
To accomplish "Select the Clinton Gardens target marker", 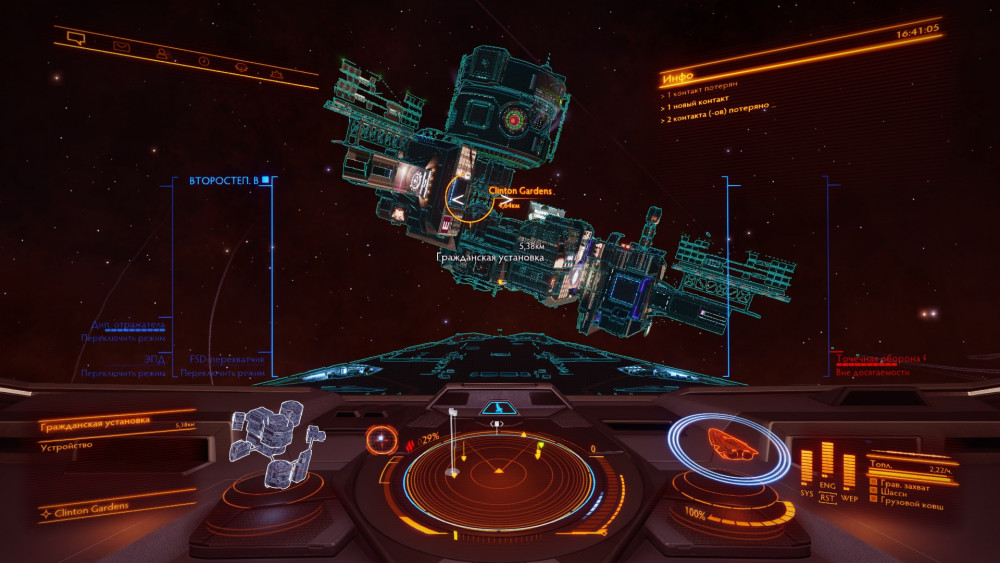I will (468, 198).
